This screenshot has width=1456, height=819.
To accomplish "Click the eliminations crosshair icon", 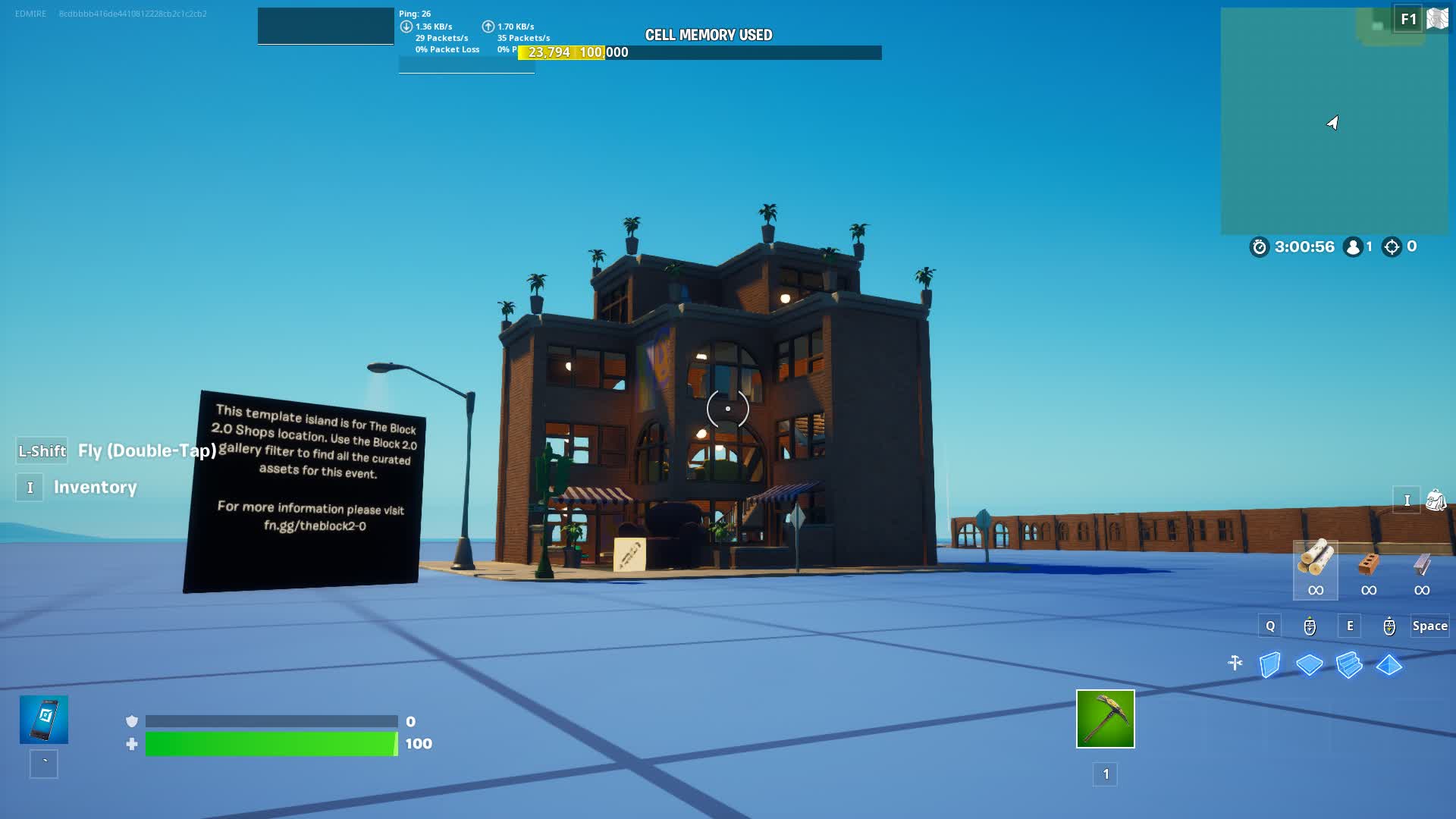I will point(1392,246).
